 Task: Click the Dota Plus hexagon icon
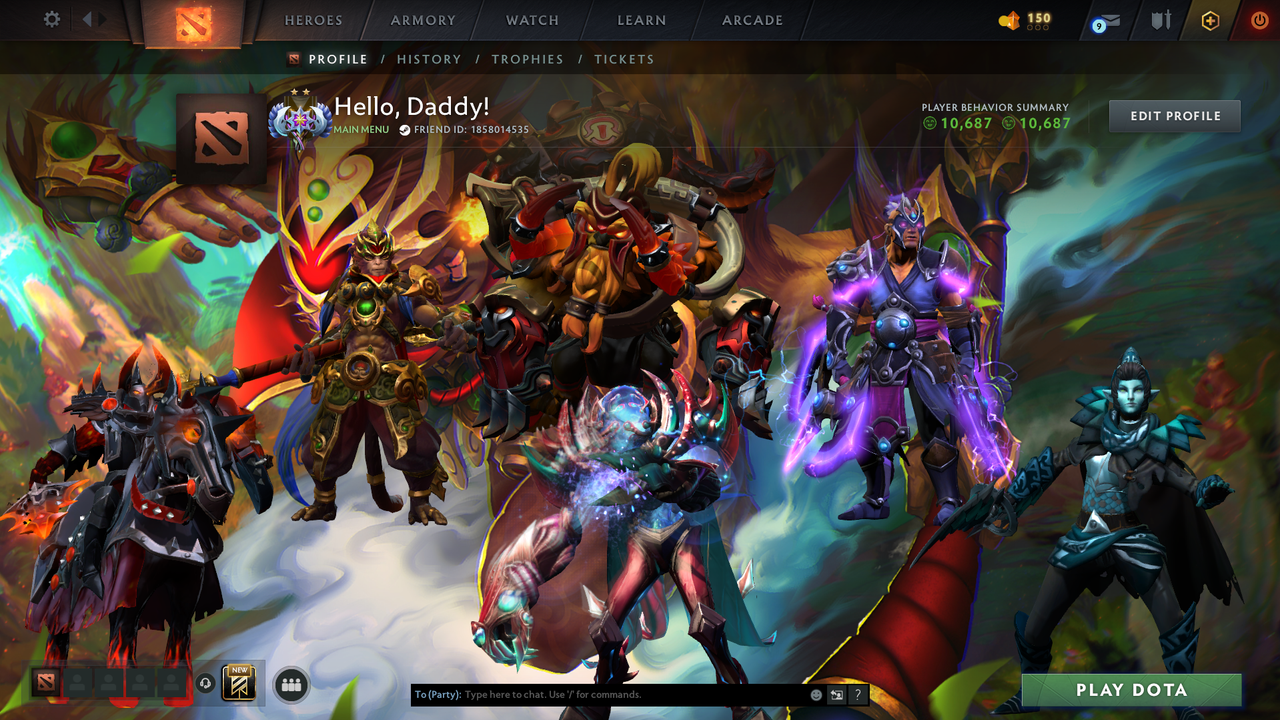click(x=1208, y=20)
